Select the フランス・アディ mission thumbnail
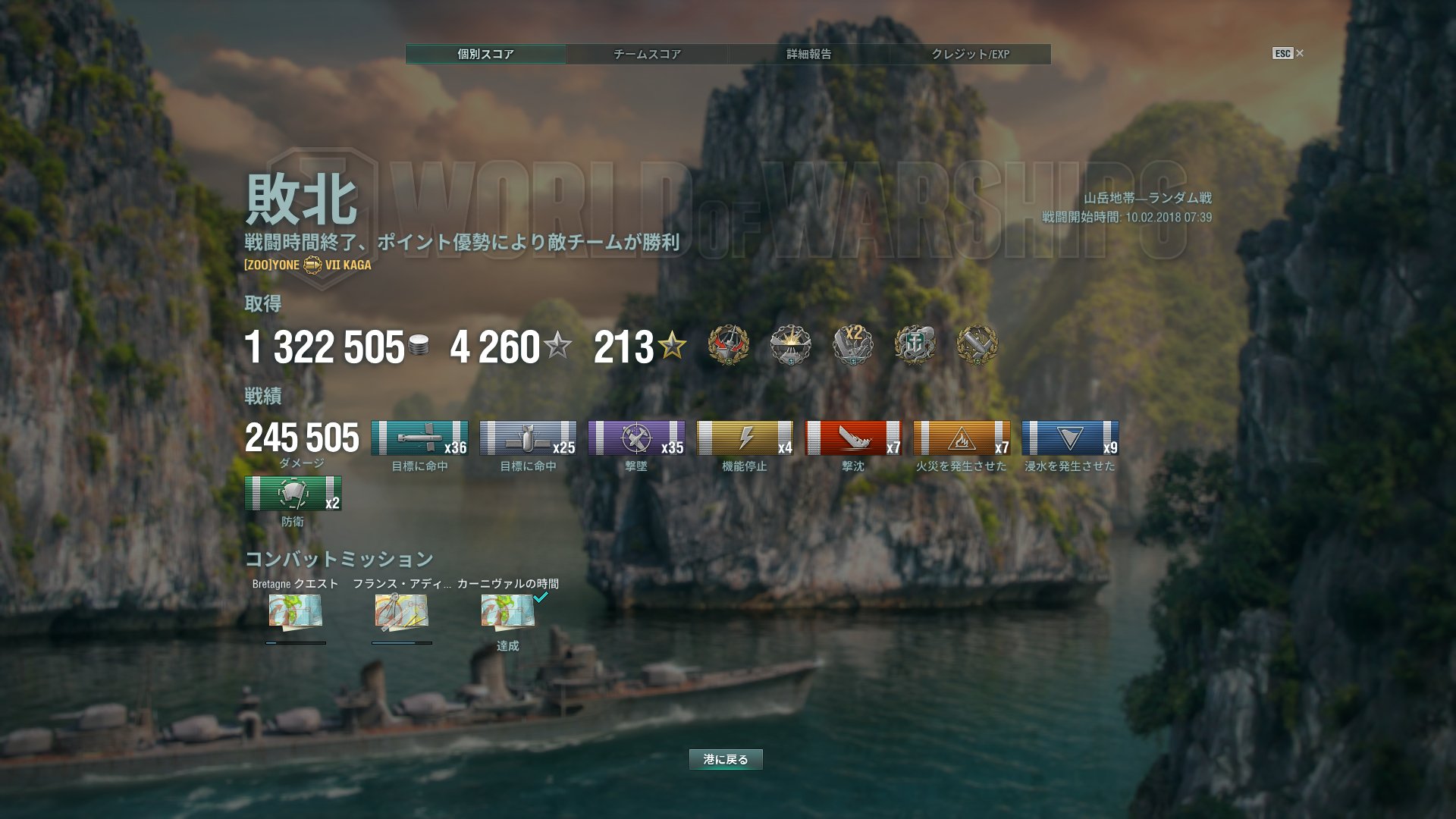 pos(402,611)
